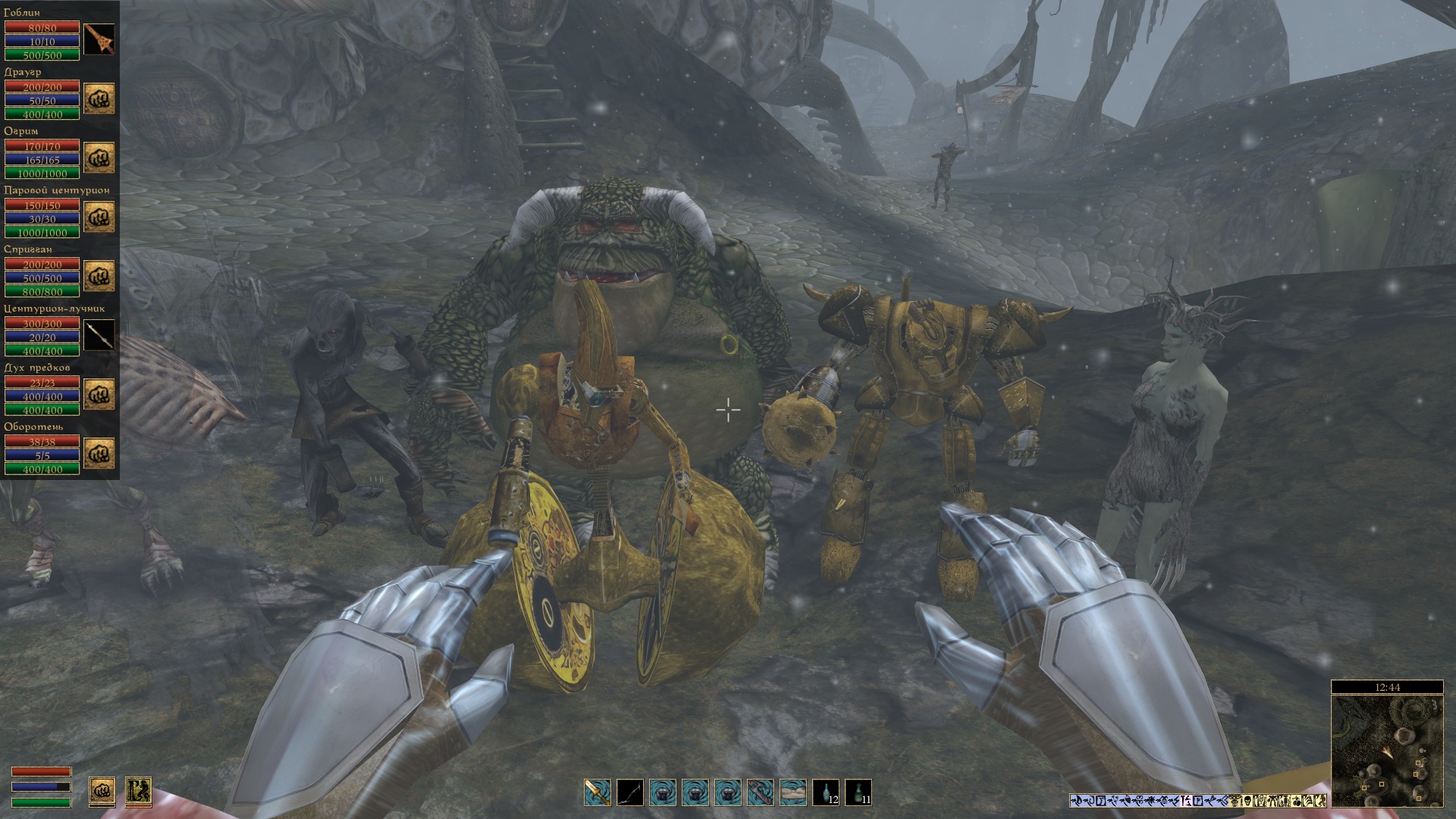Select the bloody axe quick slot
Image resolution: width=1456 pixels, height=819 pixels.
(761, 792)
